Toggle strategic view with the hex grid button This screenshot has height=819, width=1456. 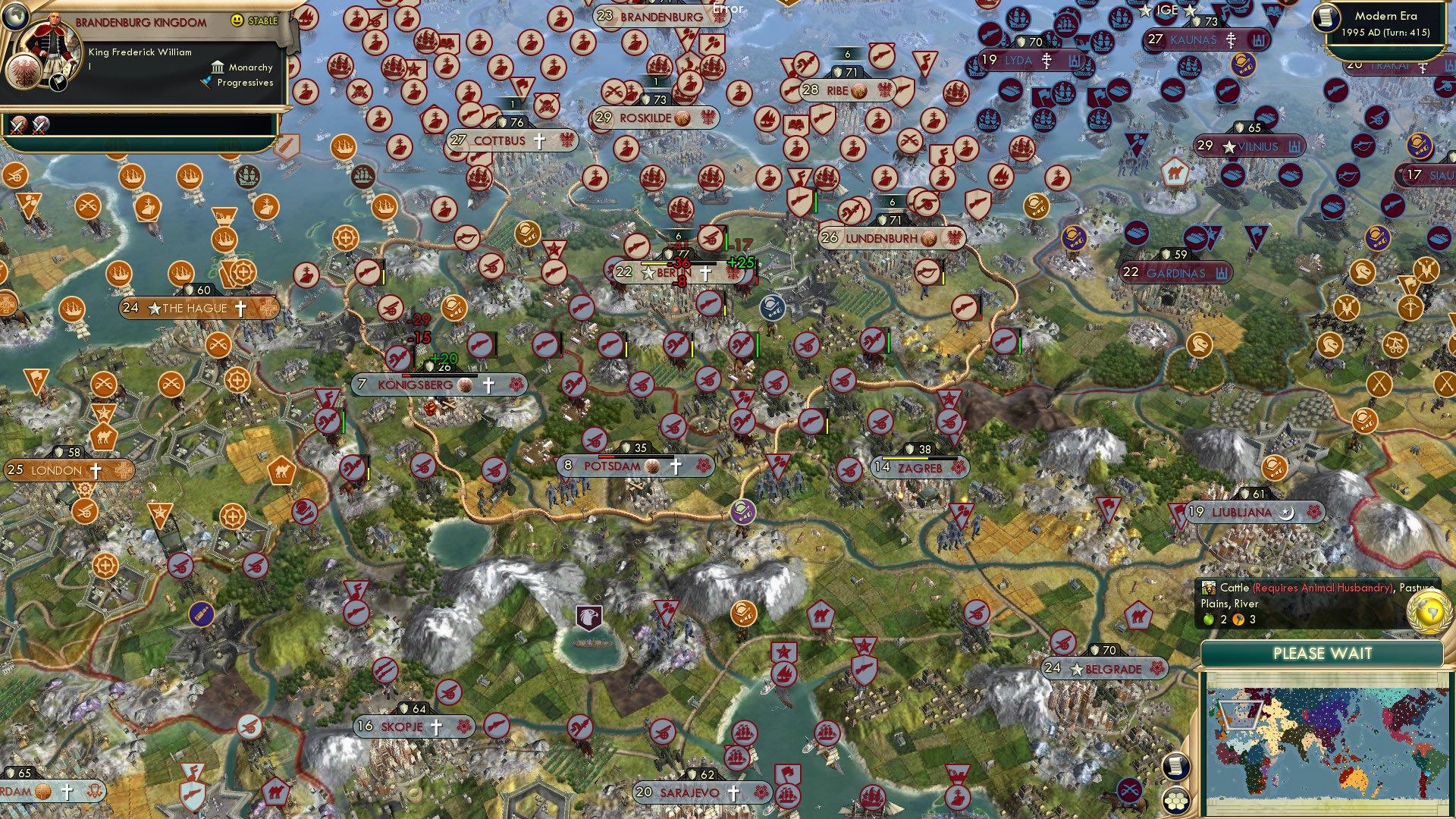point(1177,801)
